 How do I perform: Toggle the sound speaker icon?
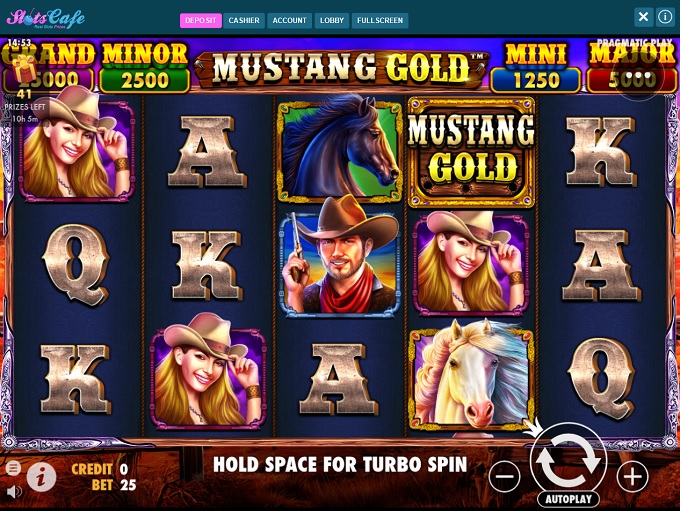coord(13,492)
